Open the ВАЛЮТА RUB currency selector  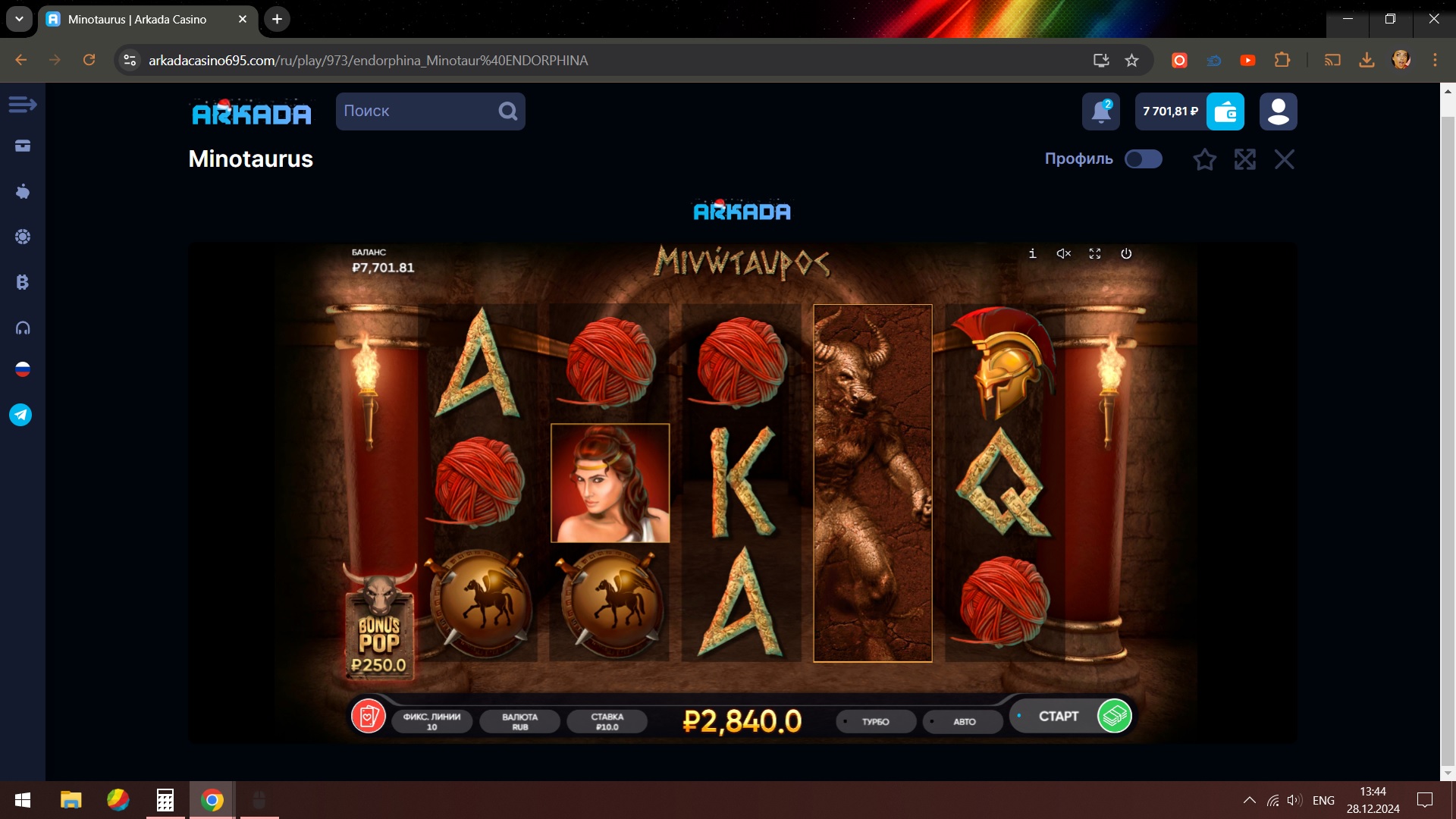coord(519,721)
